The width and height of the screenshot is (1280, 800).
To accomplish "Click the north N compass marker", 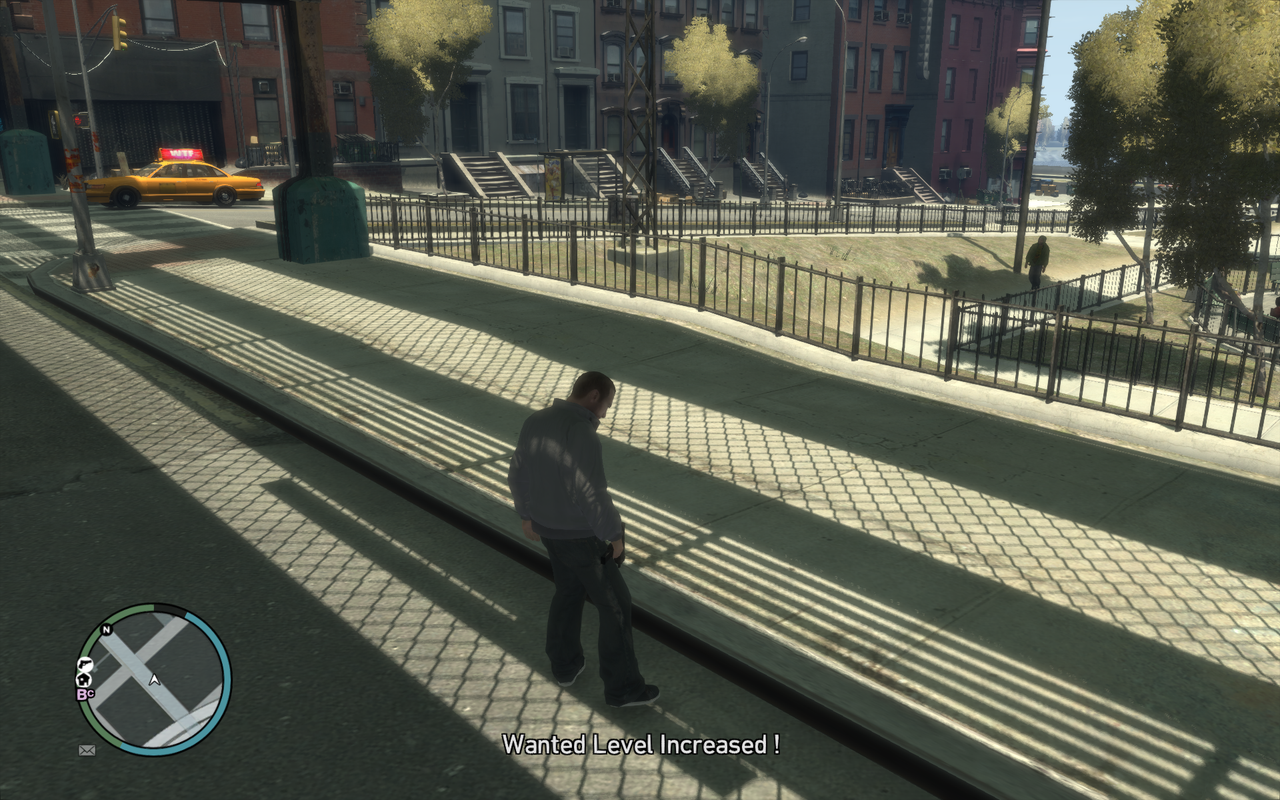I will pos(107,630).
